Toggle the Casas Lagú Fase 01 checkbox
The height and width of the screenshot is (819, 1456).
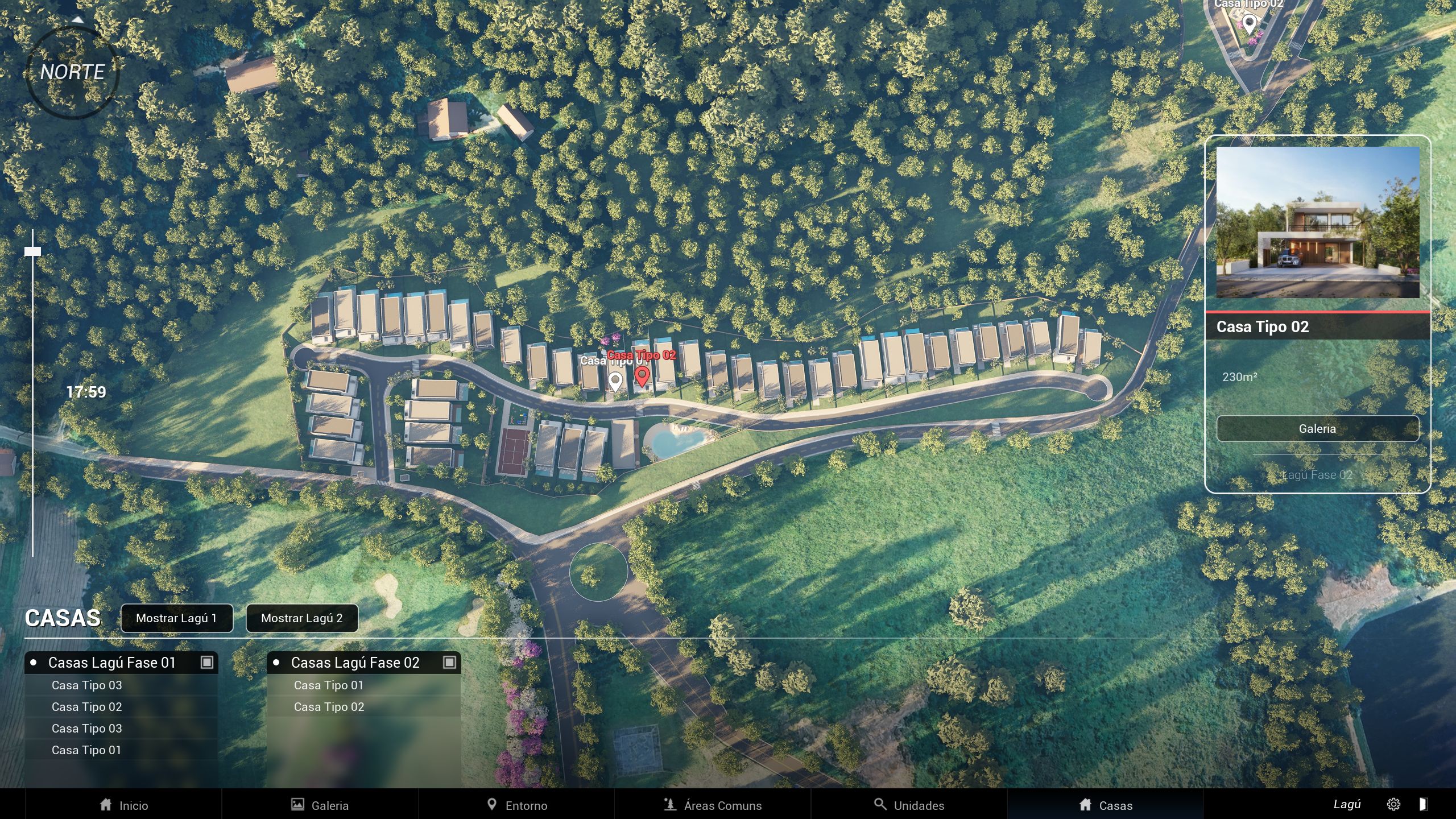click(x=206, y=663)
